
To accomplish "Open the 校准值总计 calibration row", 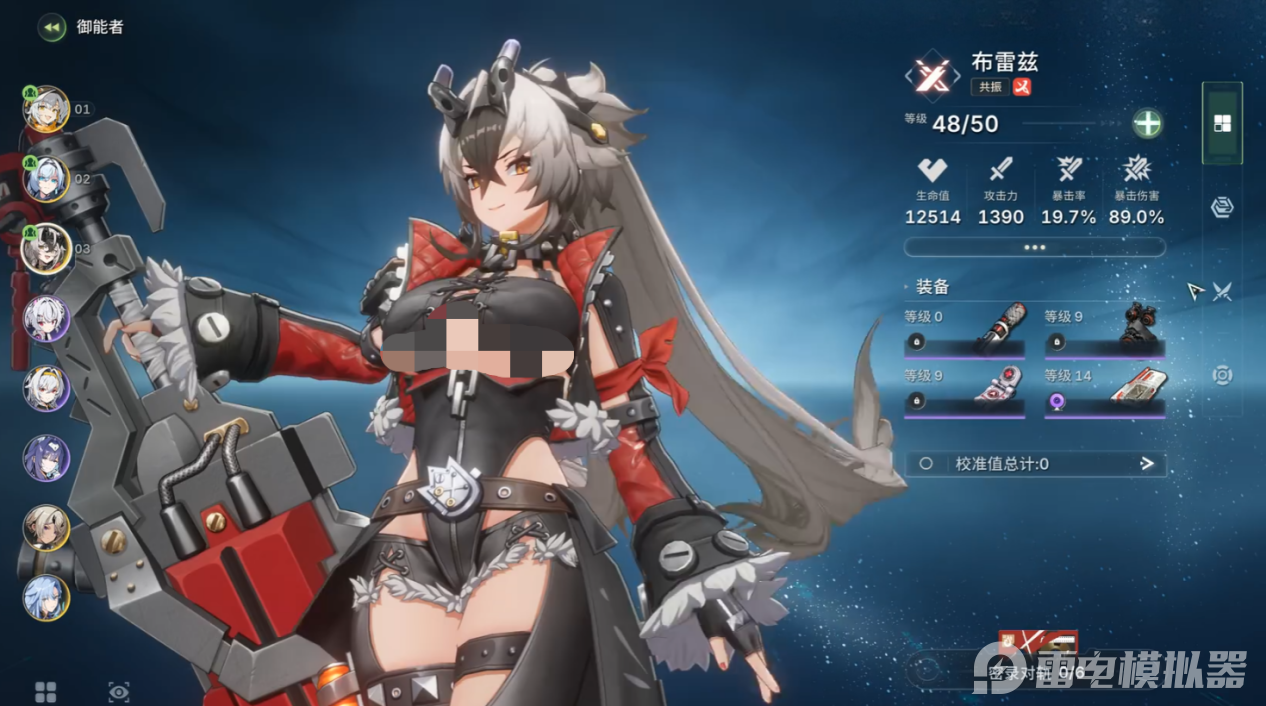I will 1034,464.
